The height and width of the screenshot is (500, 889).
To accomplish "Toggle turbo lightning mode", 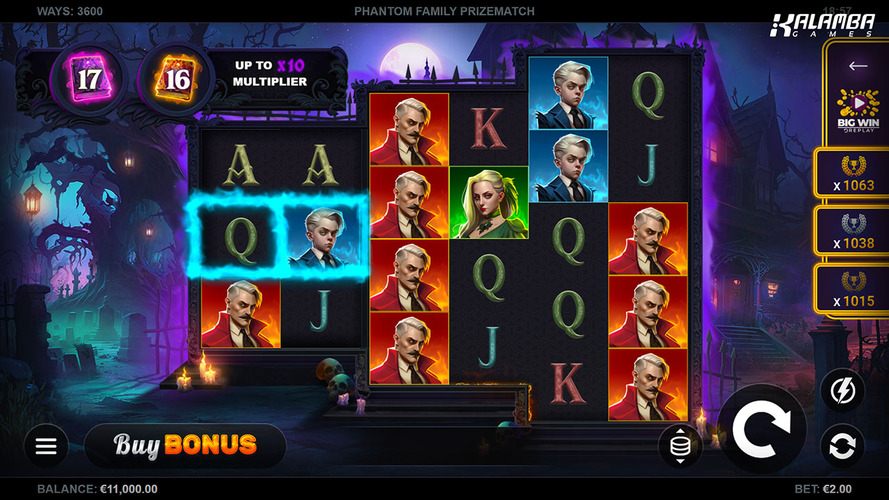I will 842,391.
